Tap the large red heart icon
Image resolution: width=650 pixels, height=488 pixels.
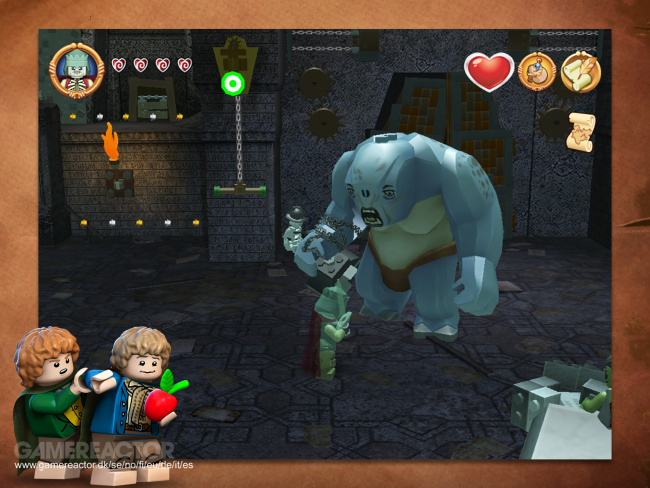click(x=489, y=72)
